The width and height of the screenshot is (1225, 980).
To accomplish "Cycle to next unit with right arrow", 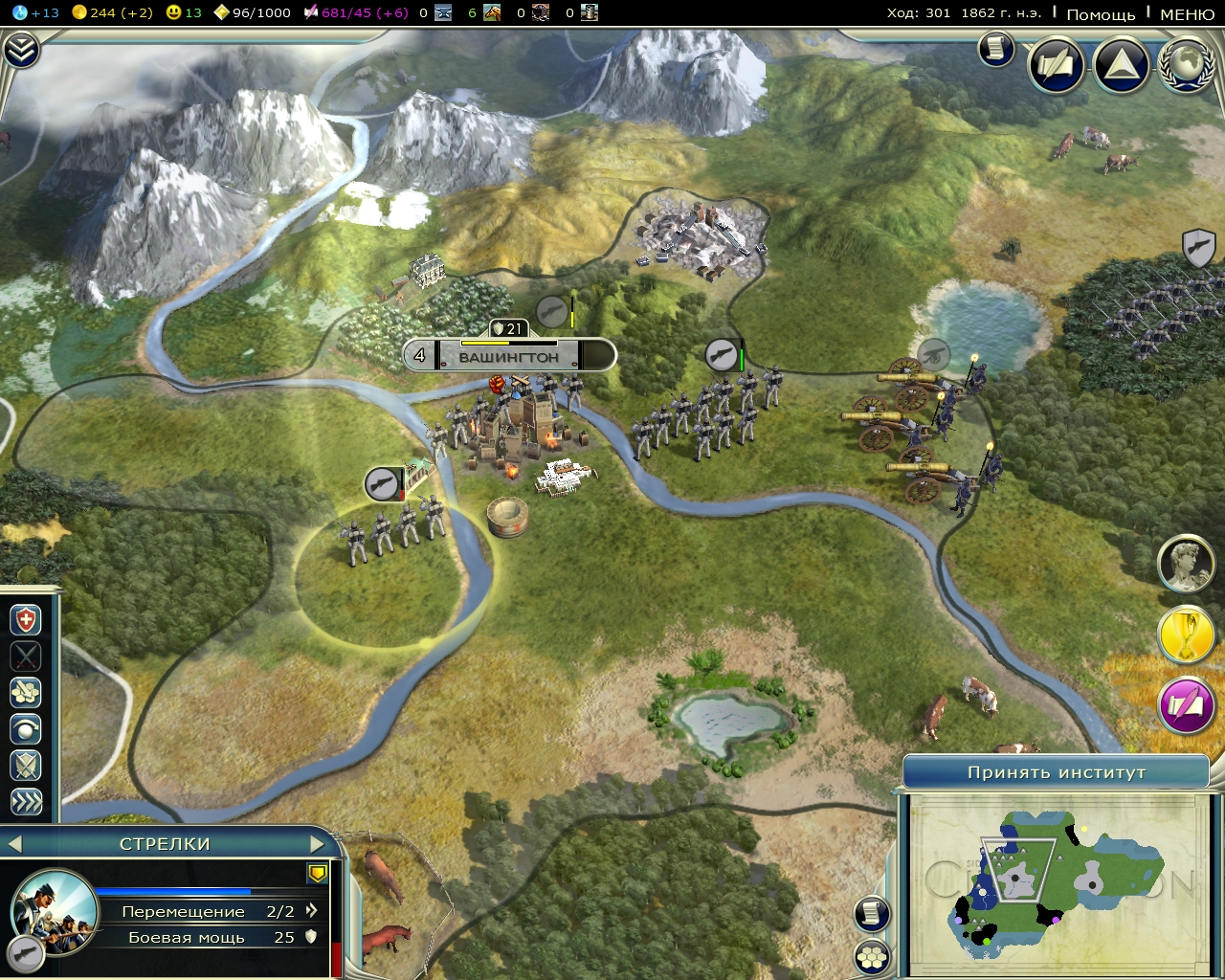I will point(318,844).
